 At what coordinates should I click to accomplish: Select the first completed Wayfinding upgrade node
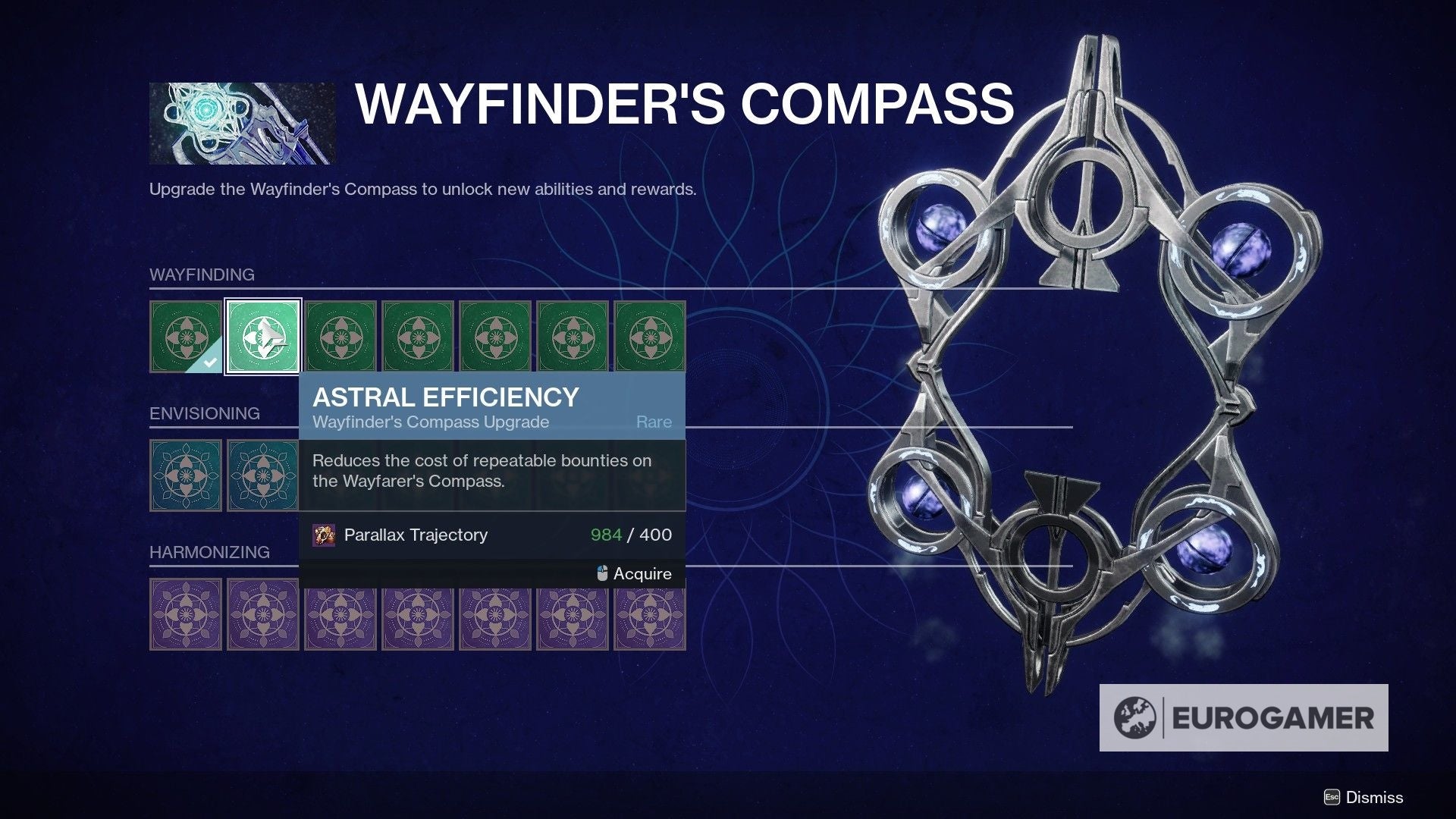186,336
